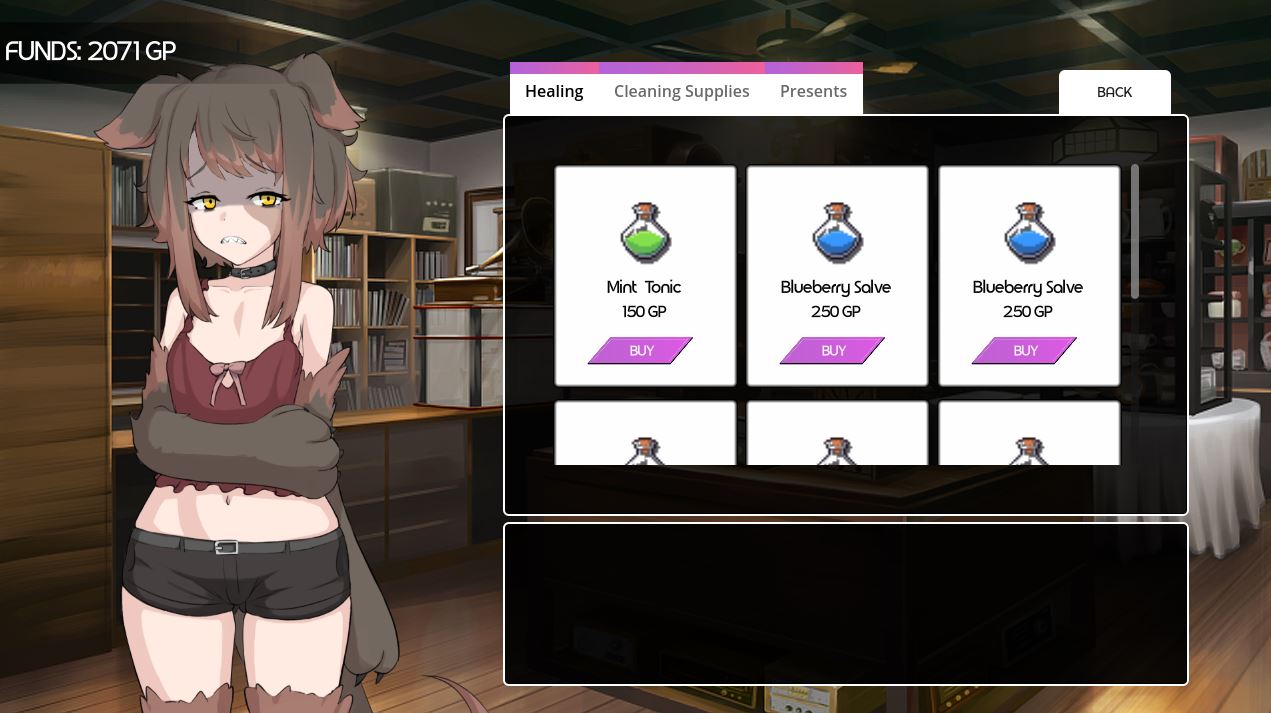Select the green Mint Tonic potion icon
The image size is (1271, 713).
click(645, 232)
